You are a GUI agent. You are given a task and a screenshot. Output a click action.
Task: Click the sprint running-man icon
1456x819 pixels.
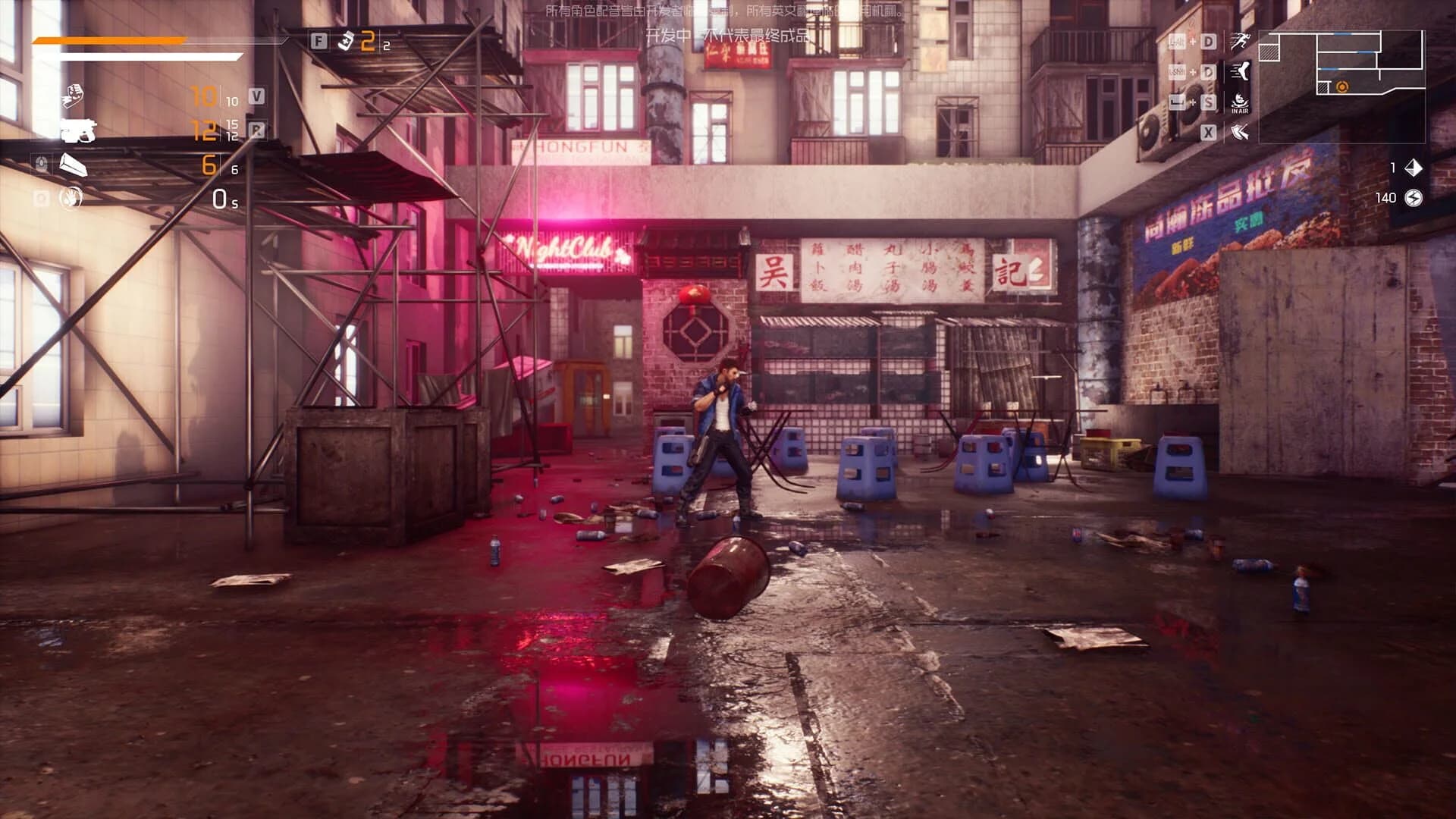tap(1241, 41)
